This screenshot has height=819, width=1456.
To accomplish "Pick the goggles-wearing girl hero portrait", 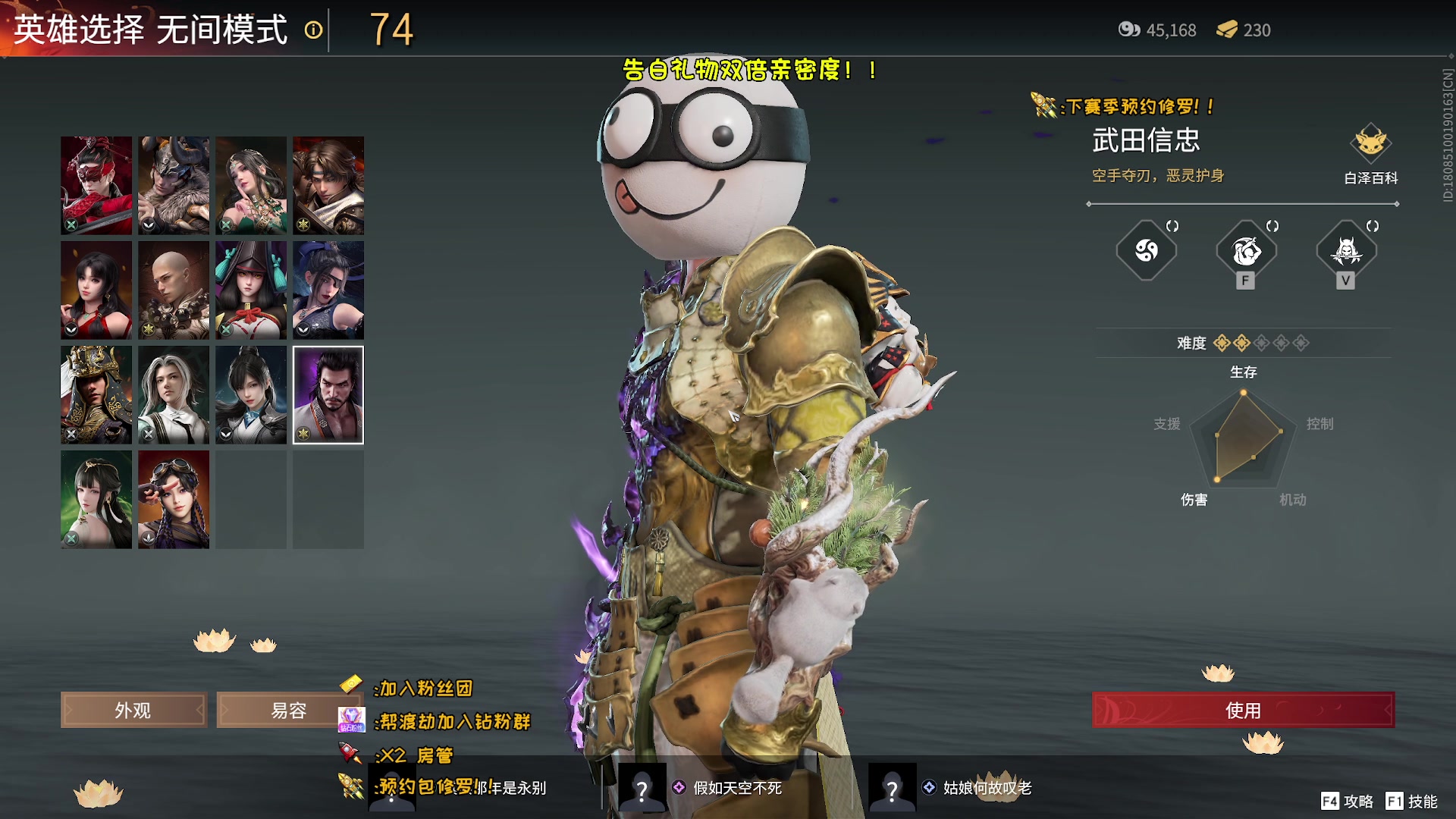I will pyautogui.click(x=174, y=499).
